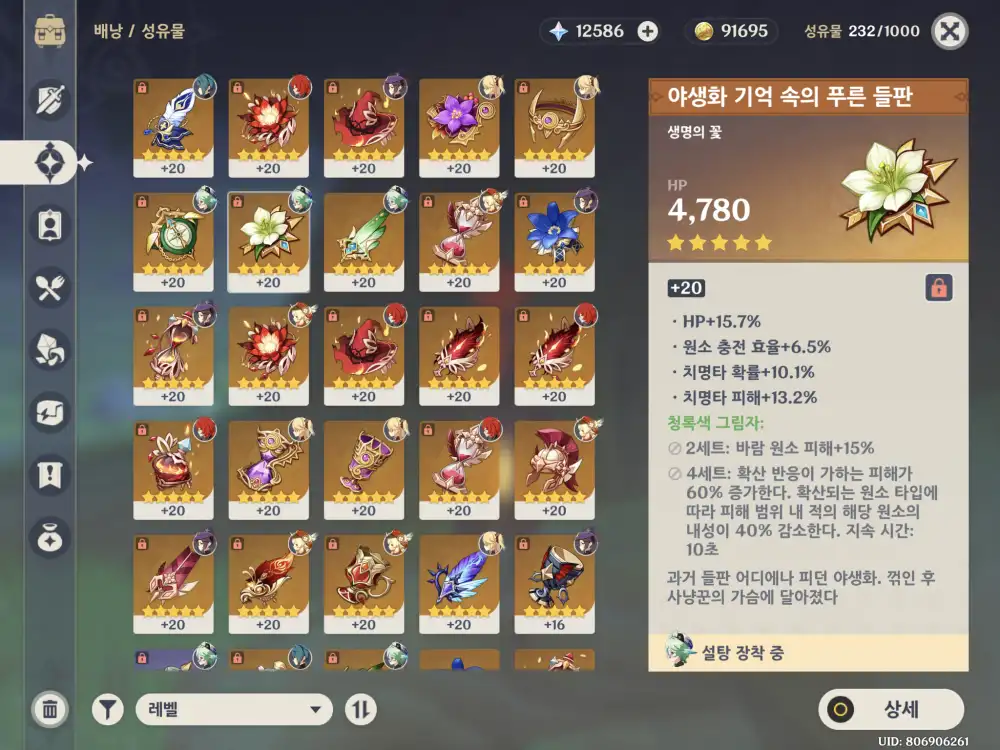Click the trash can delete button

coord(49,710)
